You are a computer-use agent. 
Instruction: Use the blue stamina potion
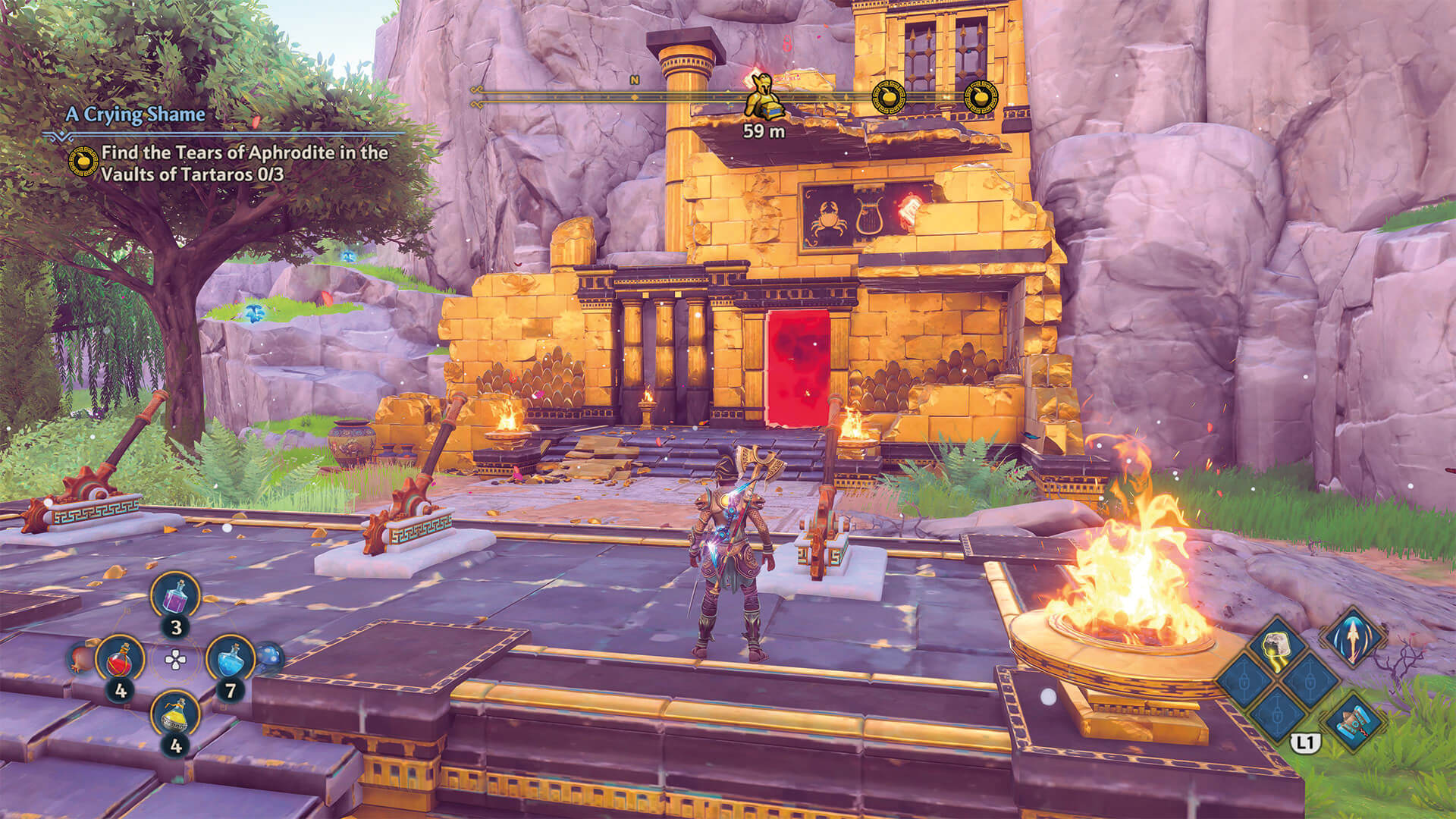point(230,658)
